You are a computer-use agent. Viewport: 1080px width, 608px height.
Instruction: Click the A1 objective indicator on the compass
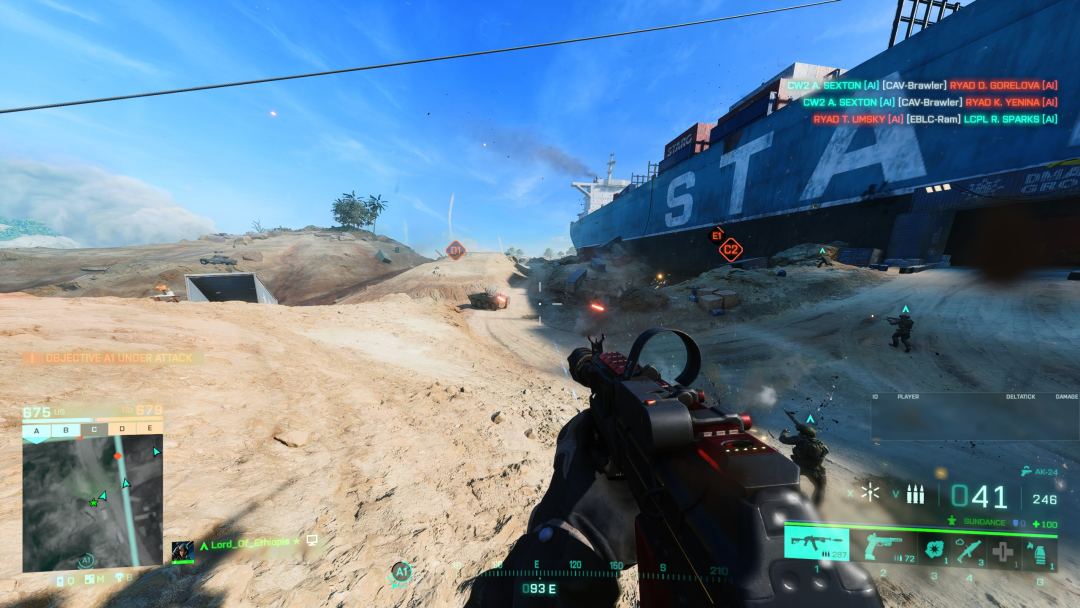400,572
